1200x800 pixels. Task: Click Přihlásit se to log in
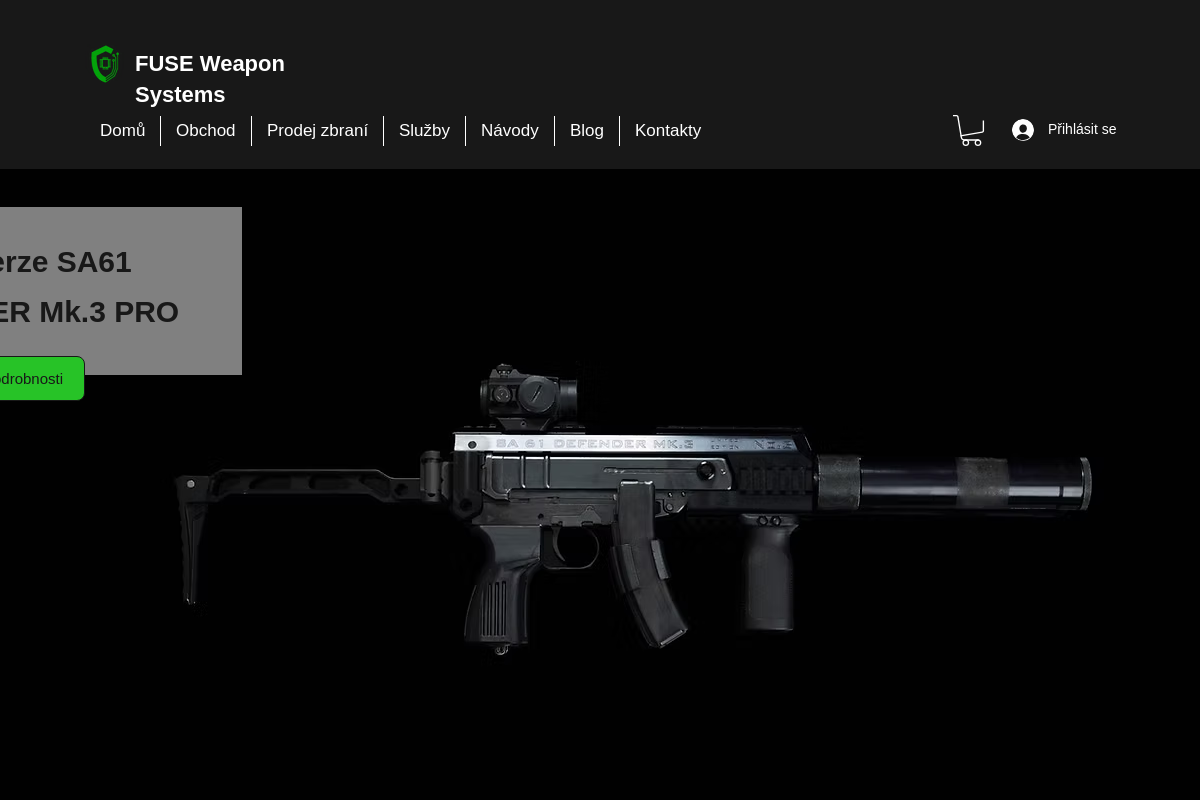click(1064, 130)
